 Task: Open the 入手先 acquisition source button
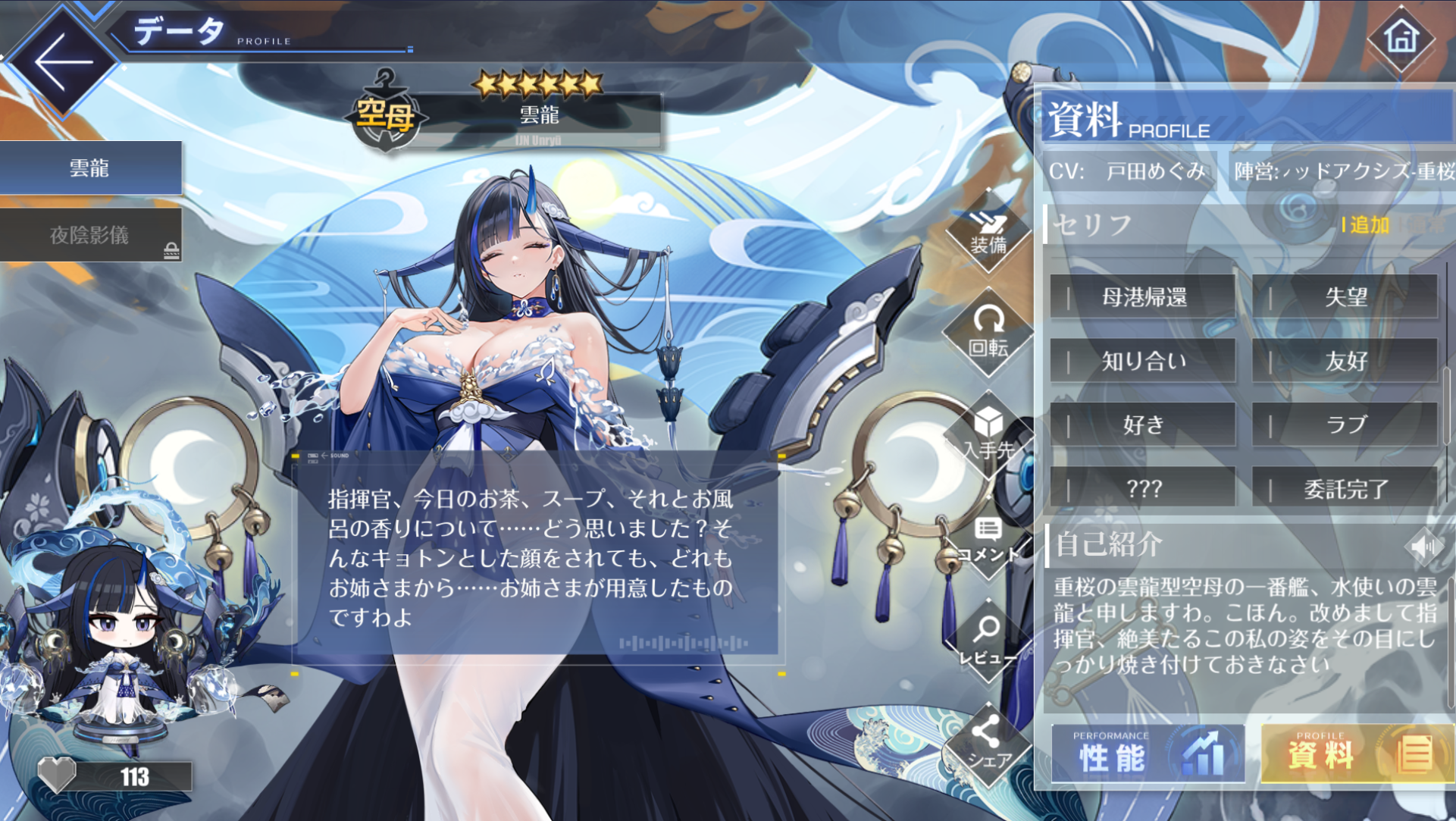tap(988, 435)
